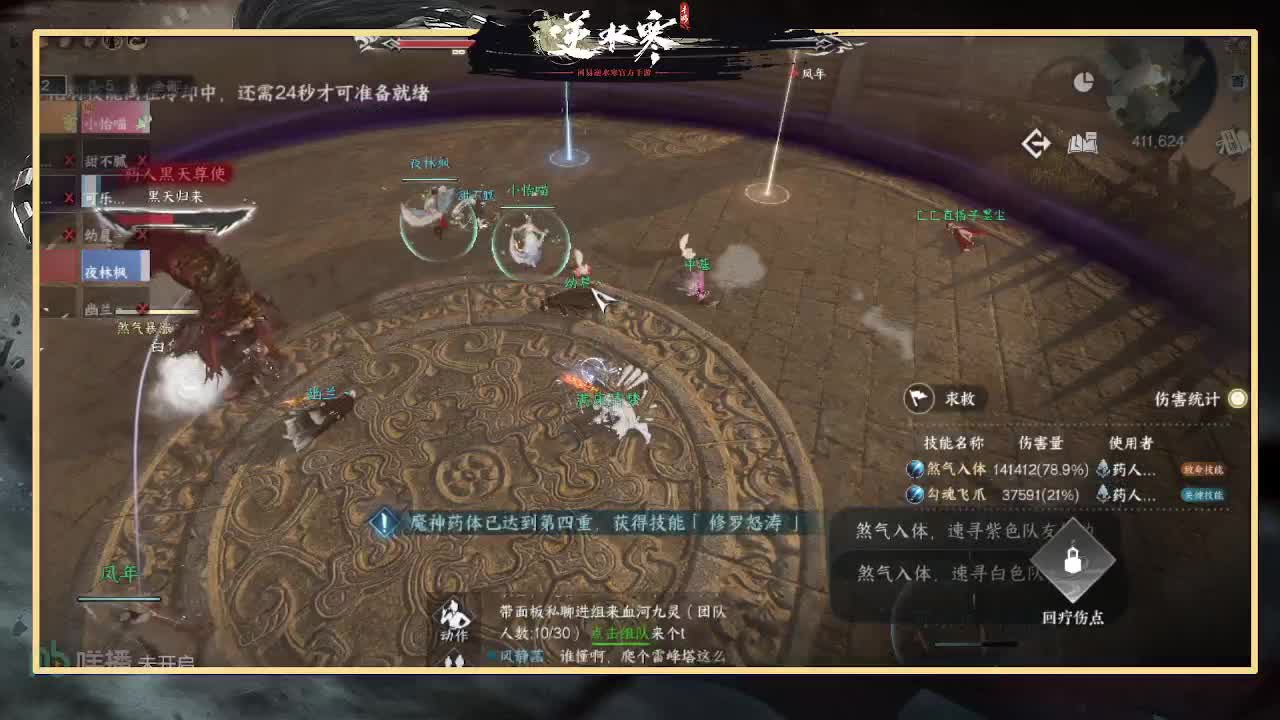Tap the 回疗伤点 diamond lock icon

coord(1072,563)
